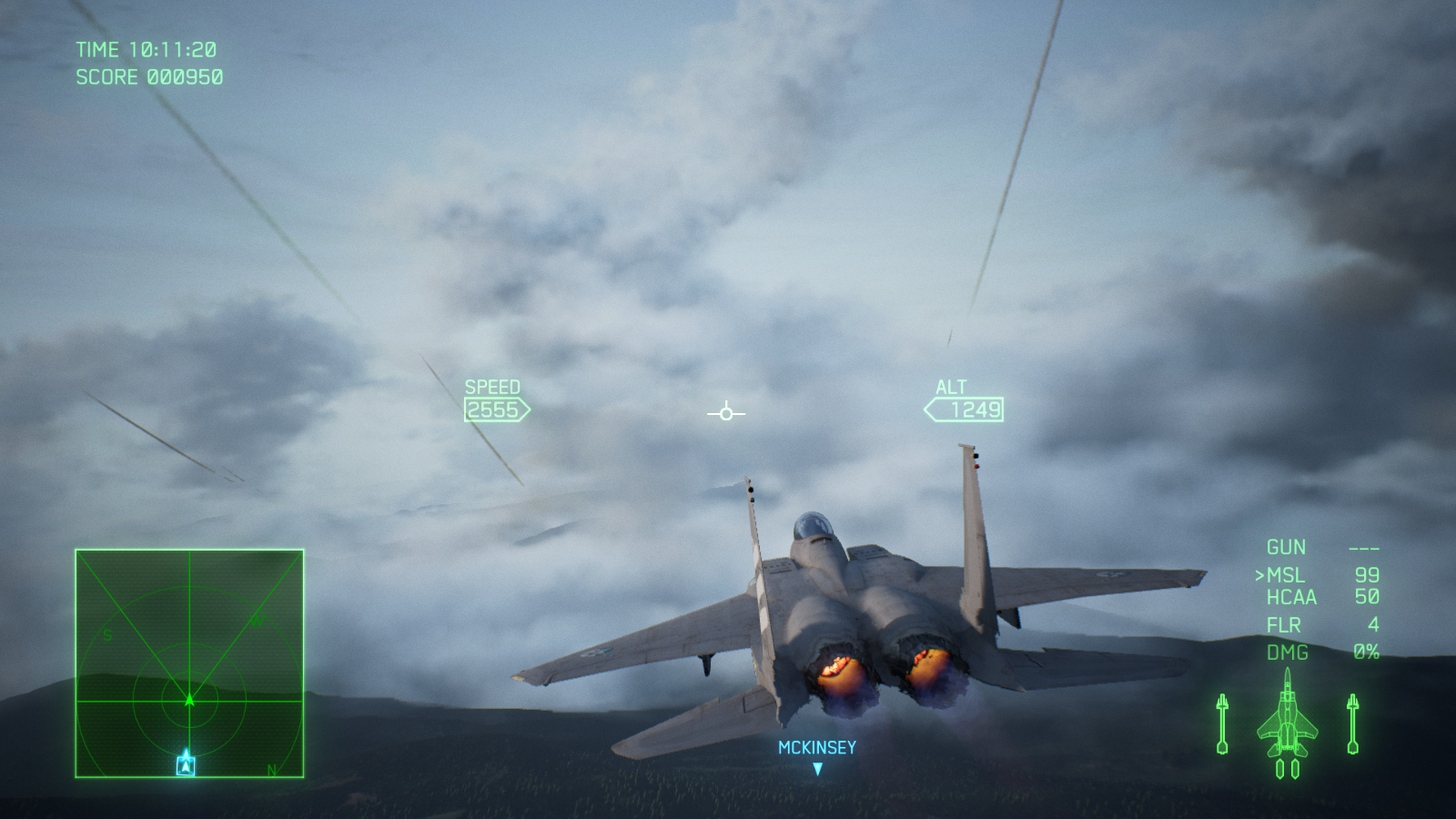Click the right missile ready icon
This screenshot has height=819, width=1456.
(x=1352, y=724)
